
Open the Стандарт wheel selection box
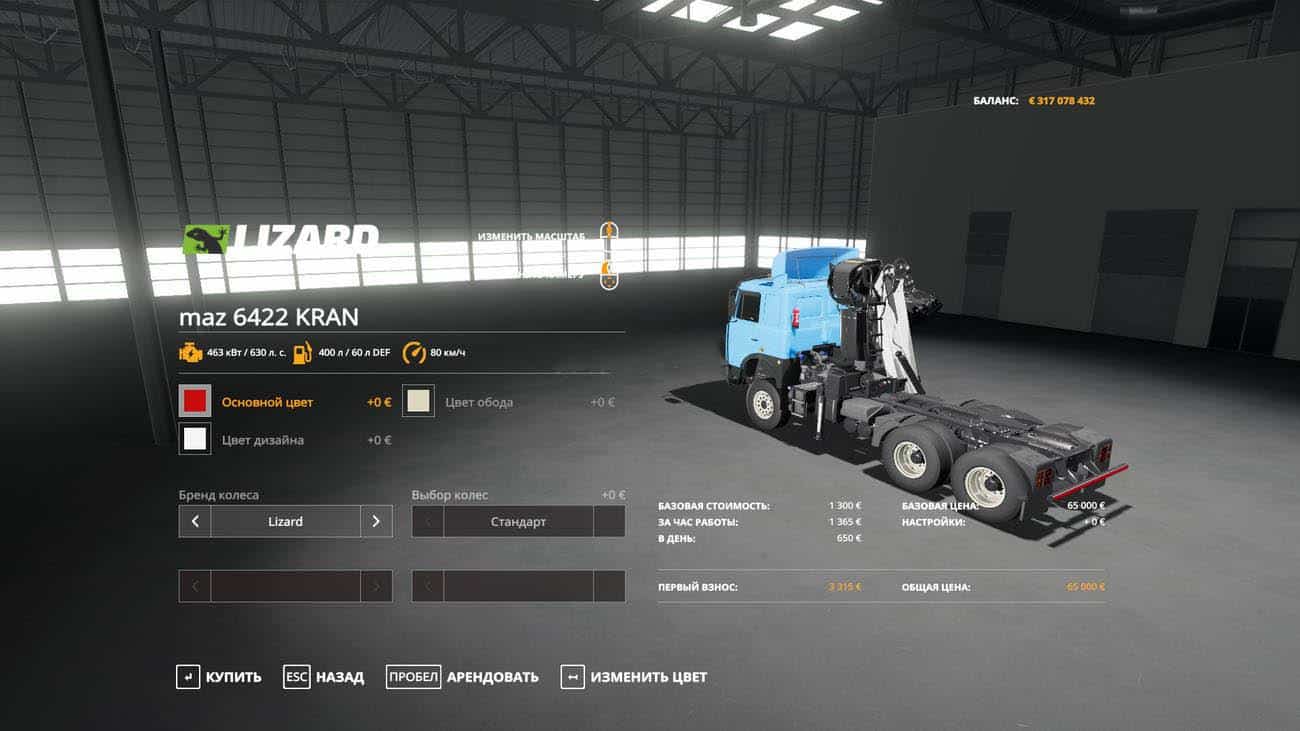click(518, 521)
